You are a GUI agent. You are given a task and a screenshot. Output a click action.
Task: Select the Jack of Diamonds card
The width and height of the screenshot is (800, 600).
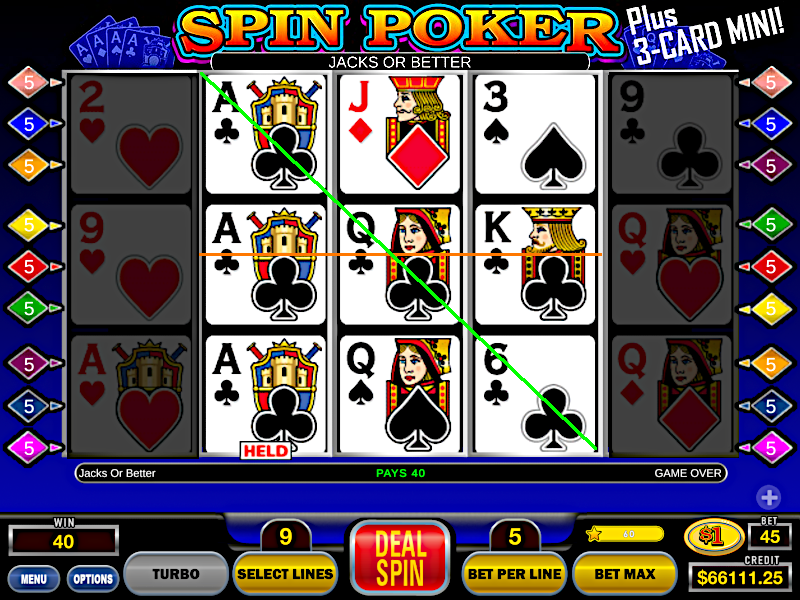(x=400, y=134)
